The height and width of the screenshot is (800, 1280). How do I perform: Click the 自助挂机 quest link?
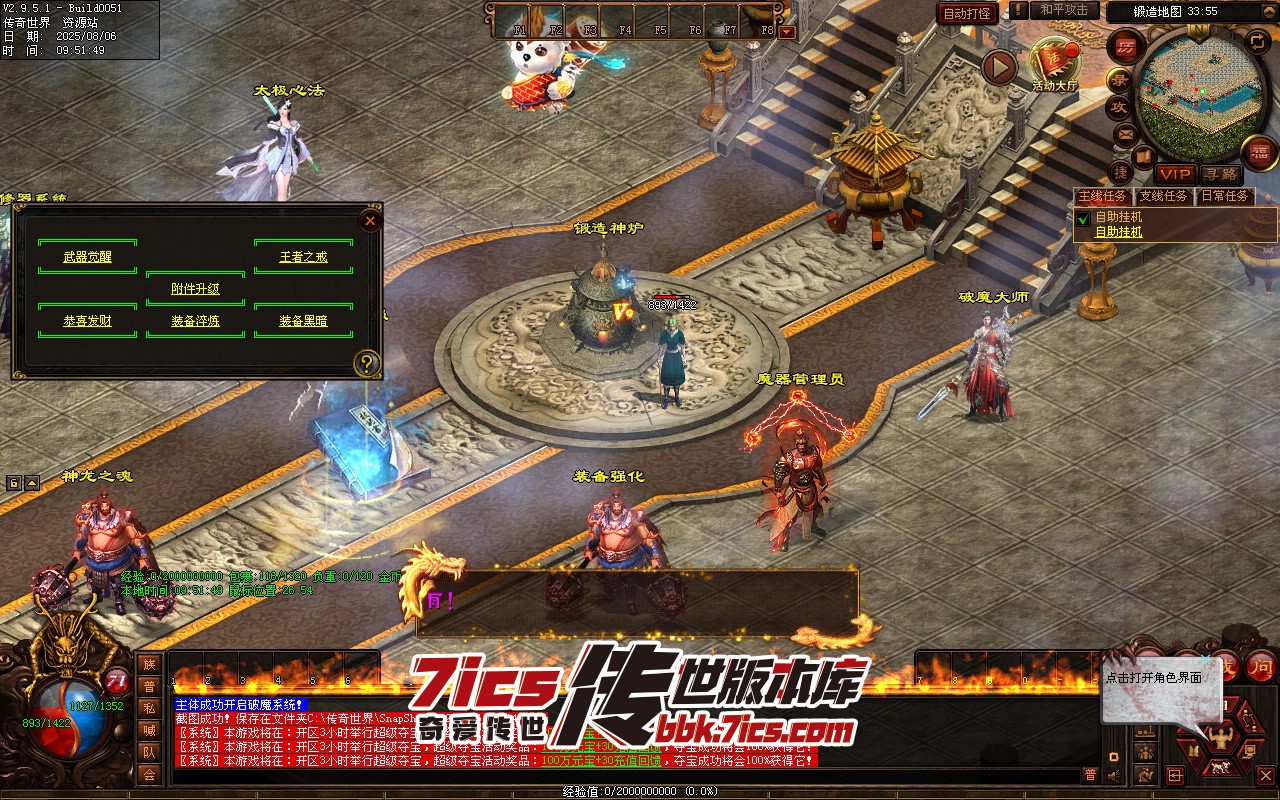tap(1118, 232)
